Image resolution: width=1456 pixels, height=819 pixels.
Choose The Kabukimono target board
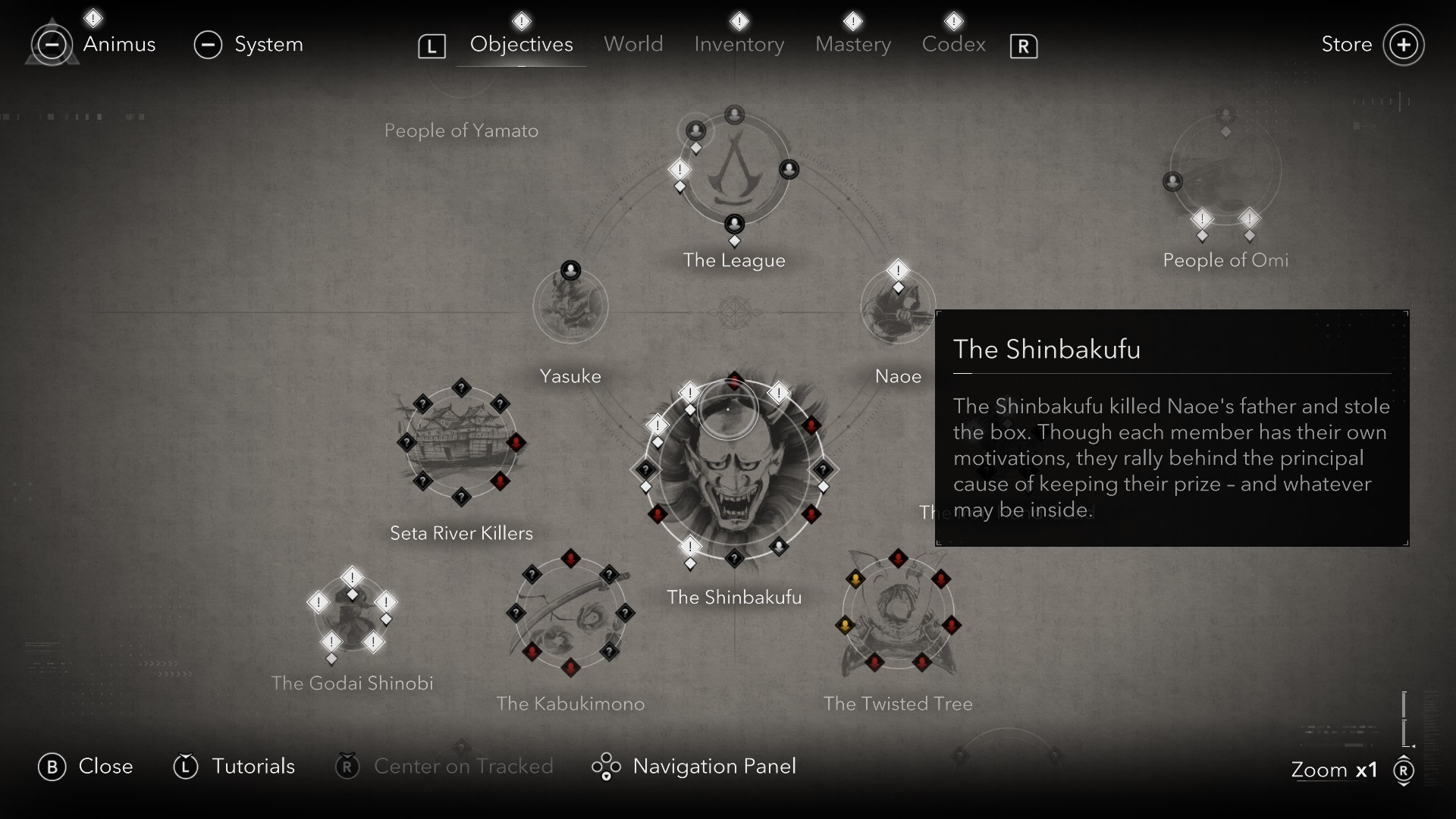click(x=570, y=614)
